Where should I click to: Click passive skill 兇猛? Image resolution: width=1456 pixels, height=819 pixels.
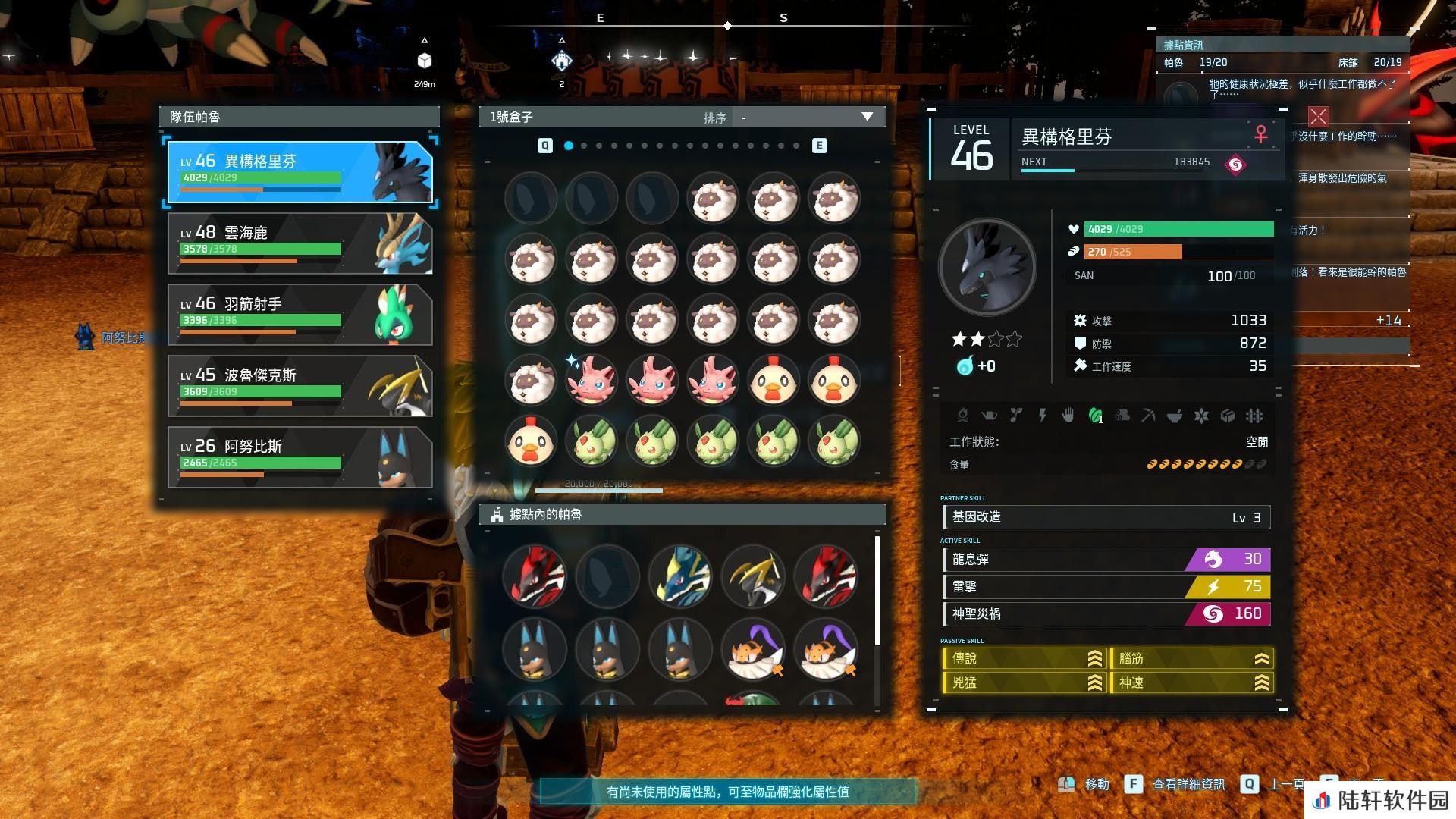[1024, 683]
